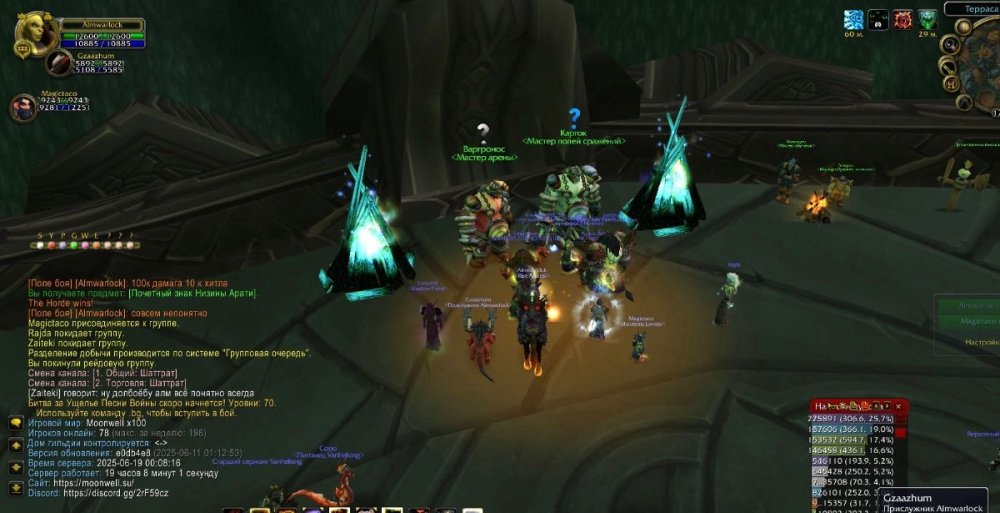This screenshot has height=513, width=1000.
Task: Jump to the bottom of chat
Action: pyautogui.click(x=16, y=489)
